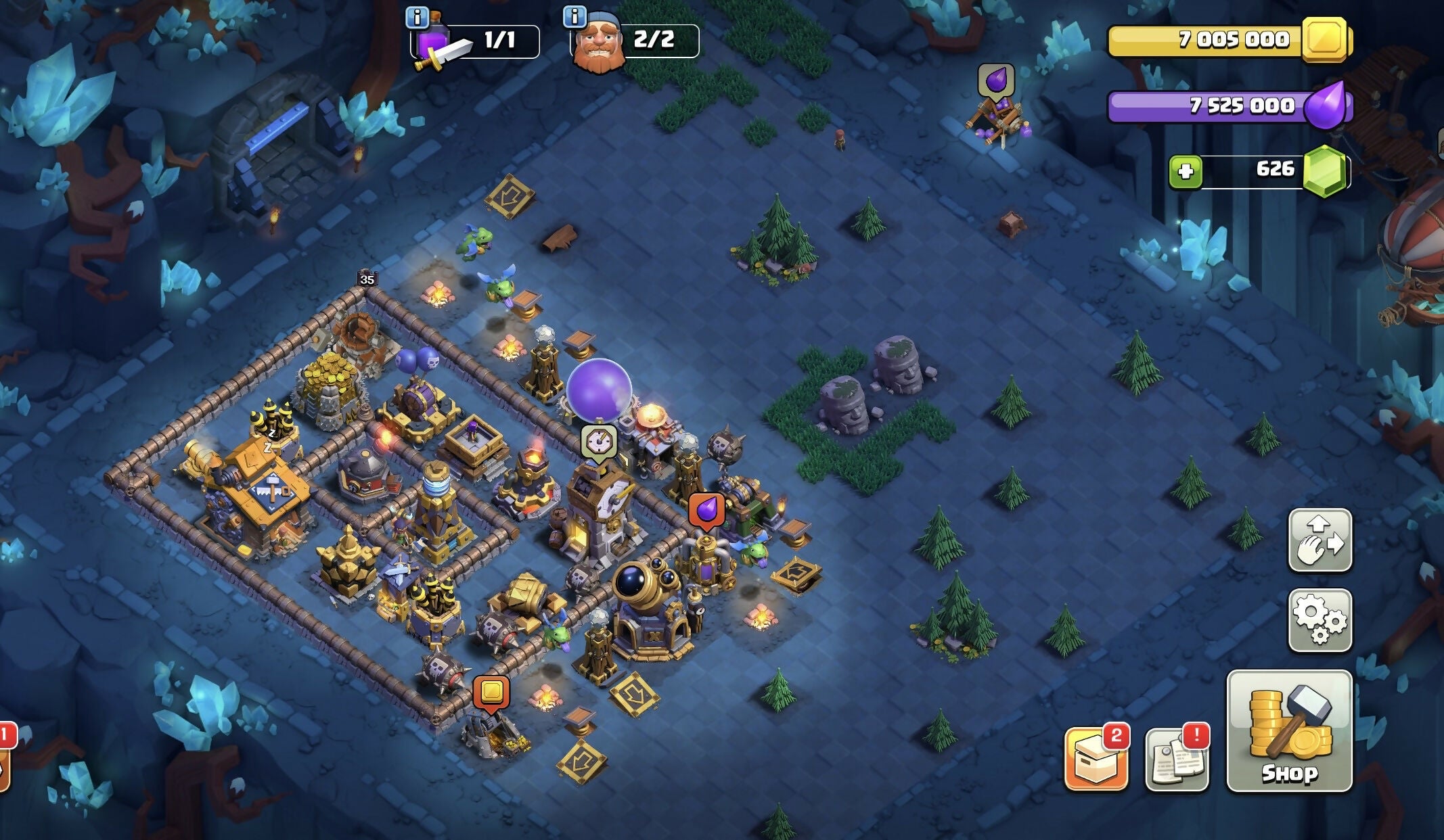Show battle machine info icon
The width and height of the screenshot is (1444, 840).
418,17
